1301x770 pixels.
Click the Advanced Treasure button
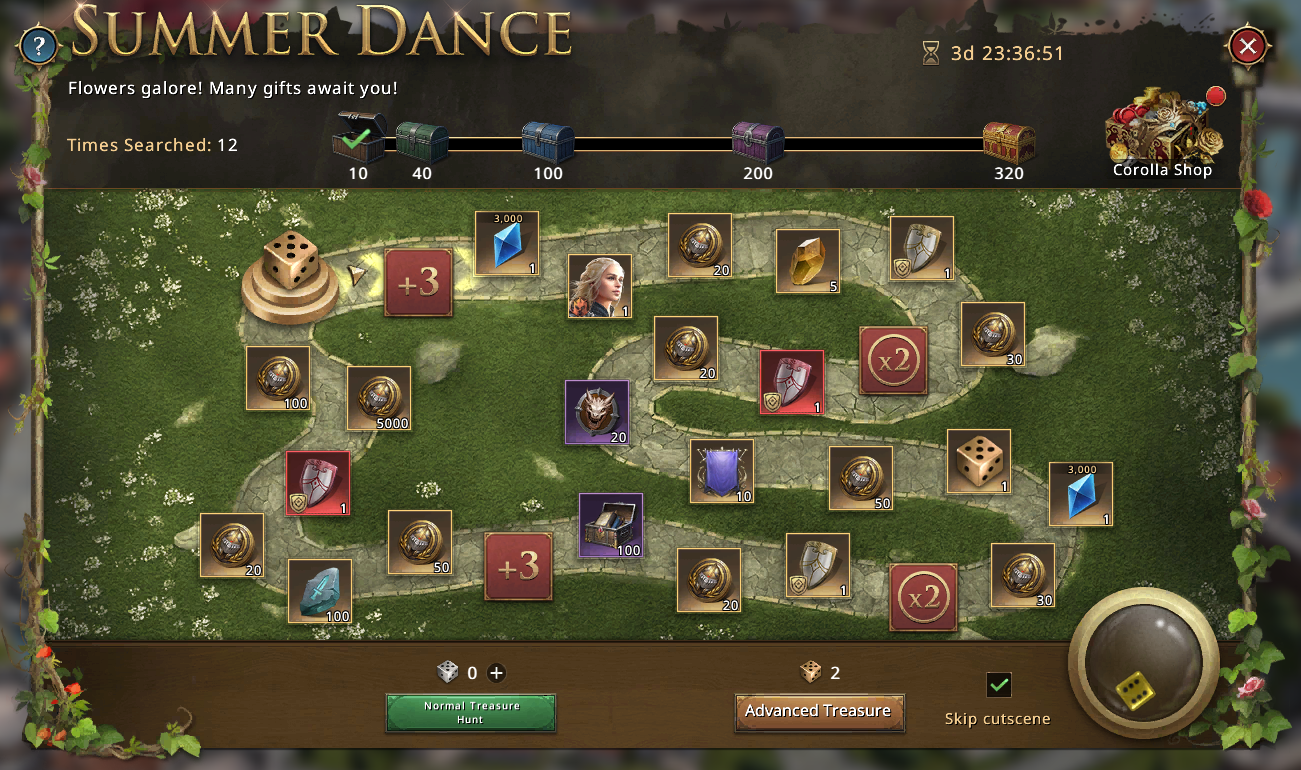pos(818,711)
